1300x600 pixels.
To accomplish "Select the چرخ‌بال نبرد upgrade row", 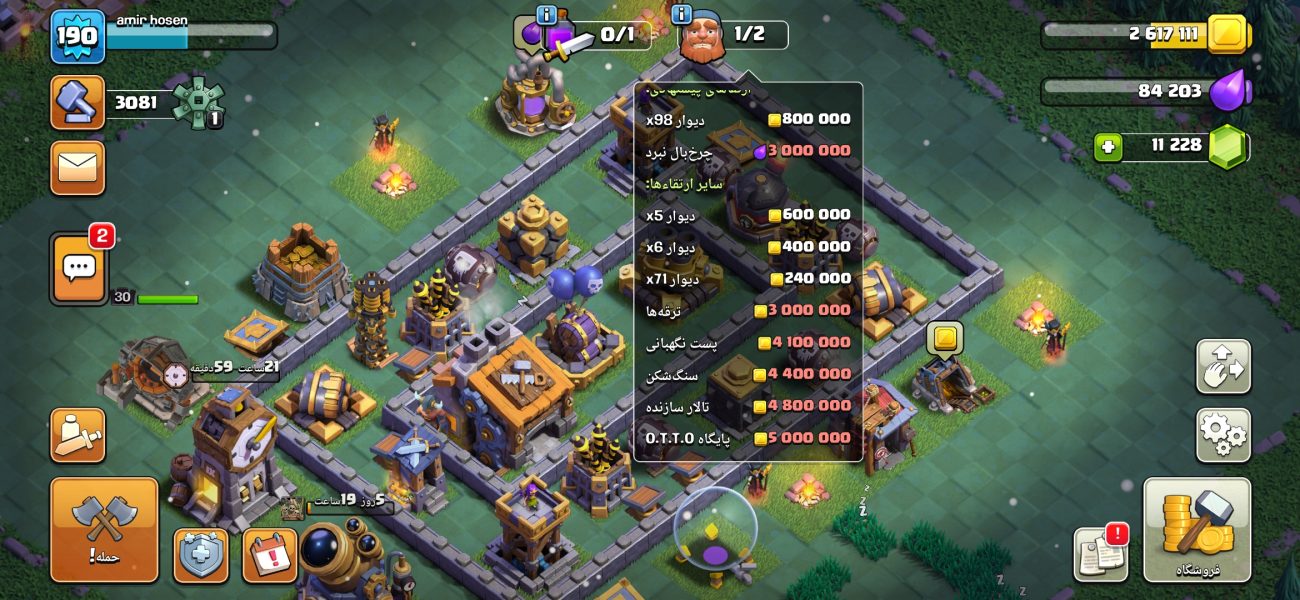I will click(748, 151).
